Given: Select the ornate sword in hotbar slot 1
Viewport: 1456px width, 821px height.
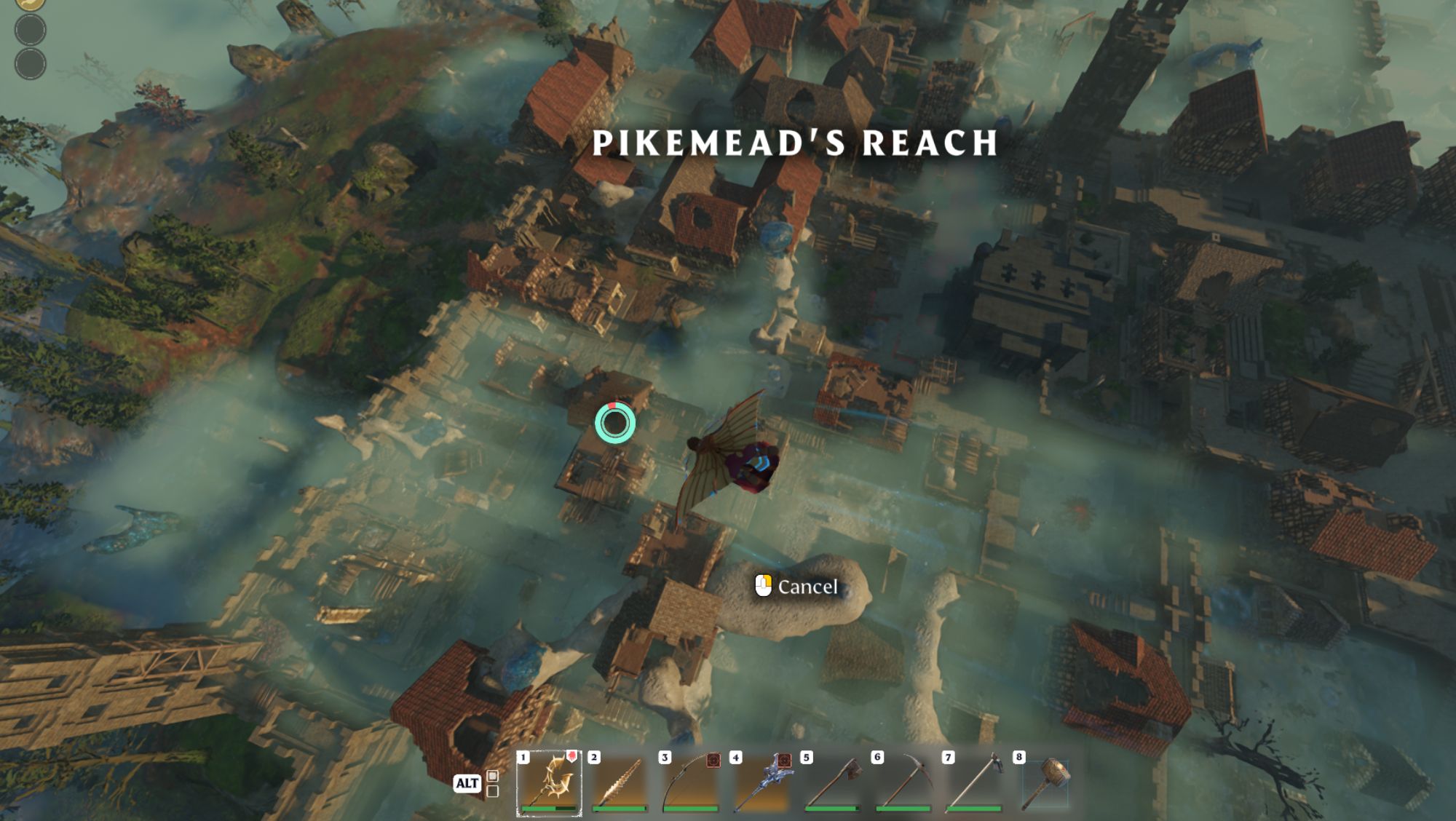Looking at the screenshot, I should point(547,782).
